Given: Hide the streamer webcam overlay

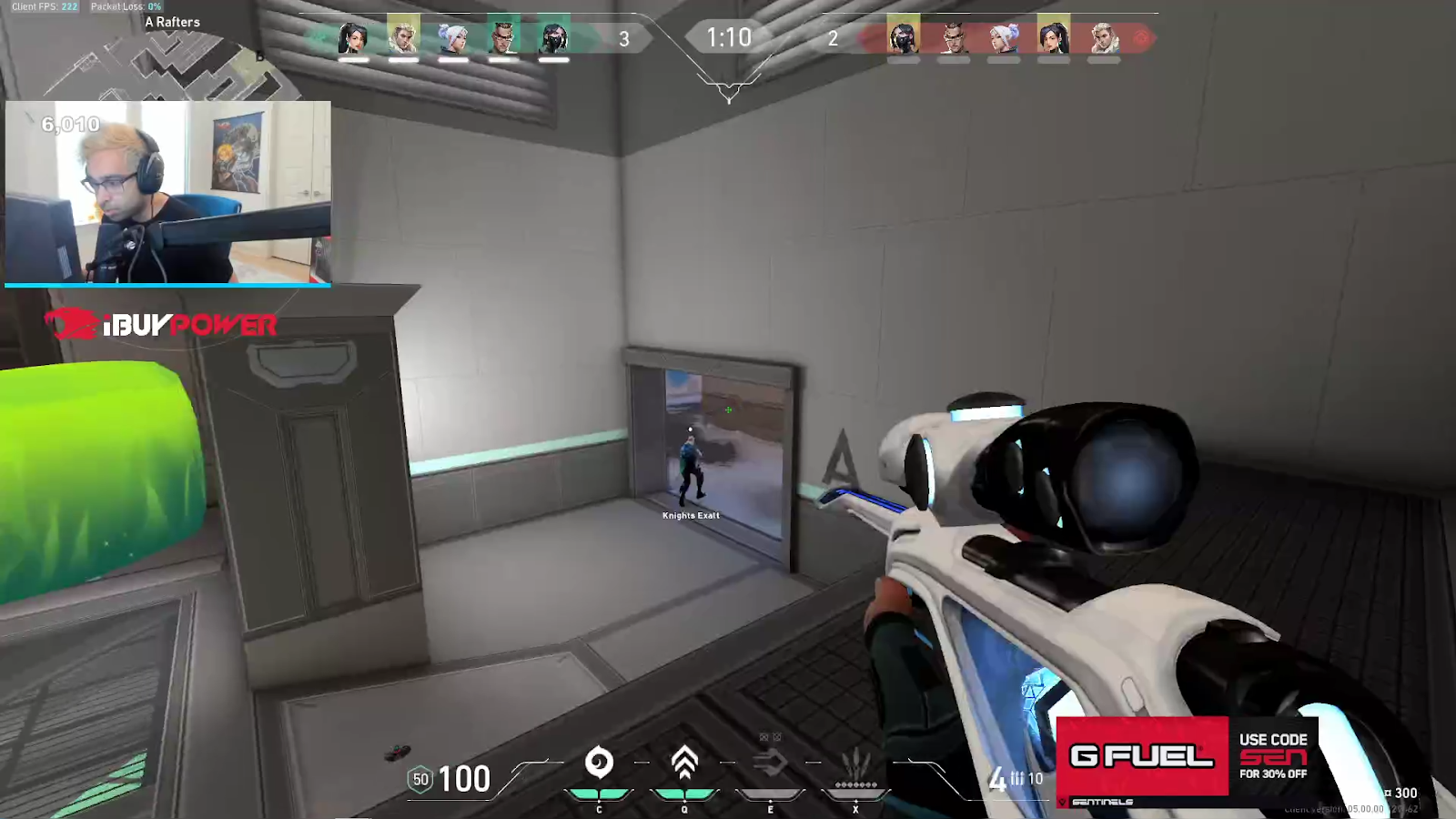Looking at the screenshot, I should click(168, 194).
